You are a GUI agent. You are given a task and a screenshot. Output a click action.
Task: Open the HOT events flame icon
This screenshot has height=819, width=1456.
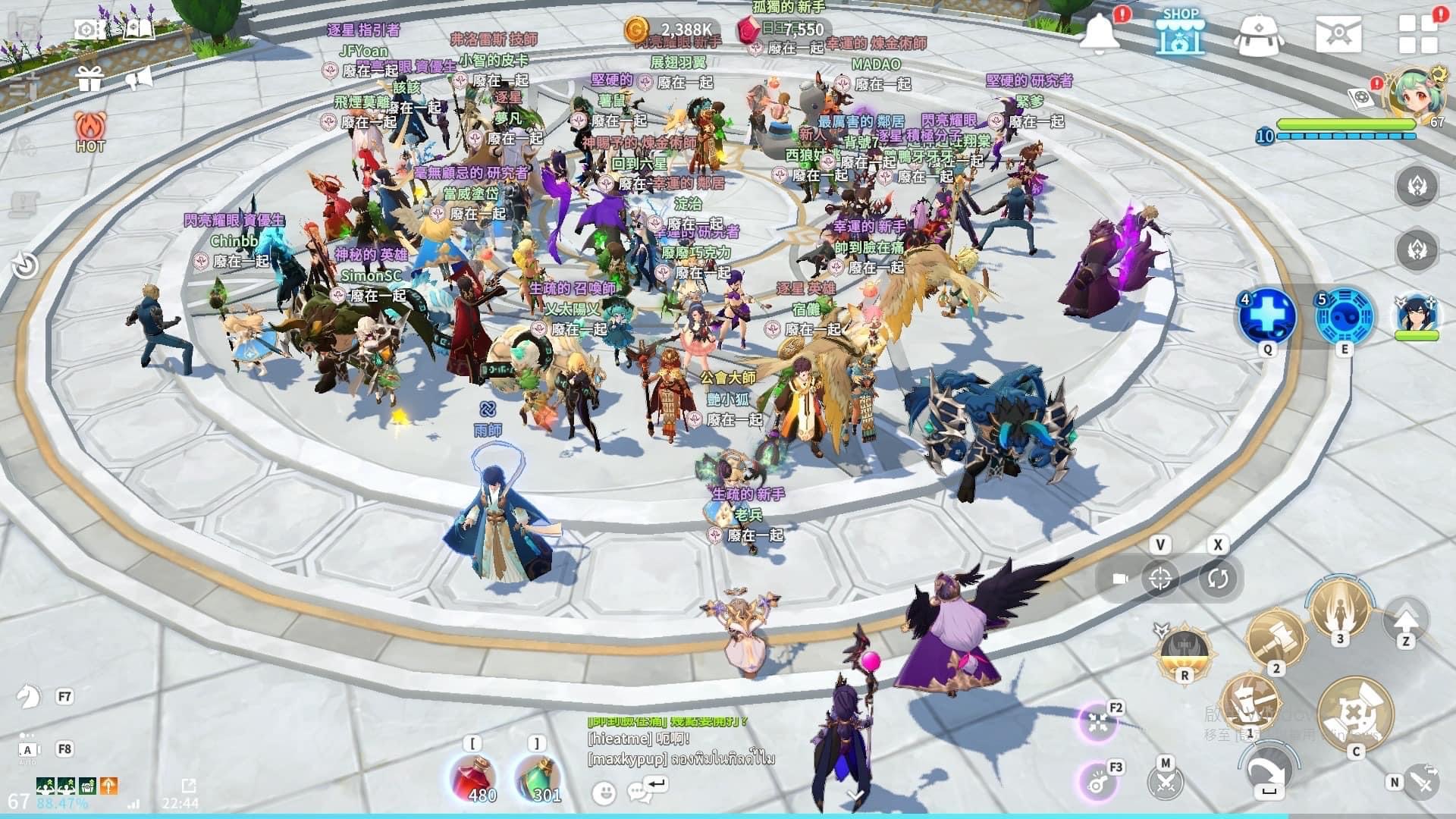coord(90,132)
